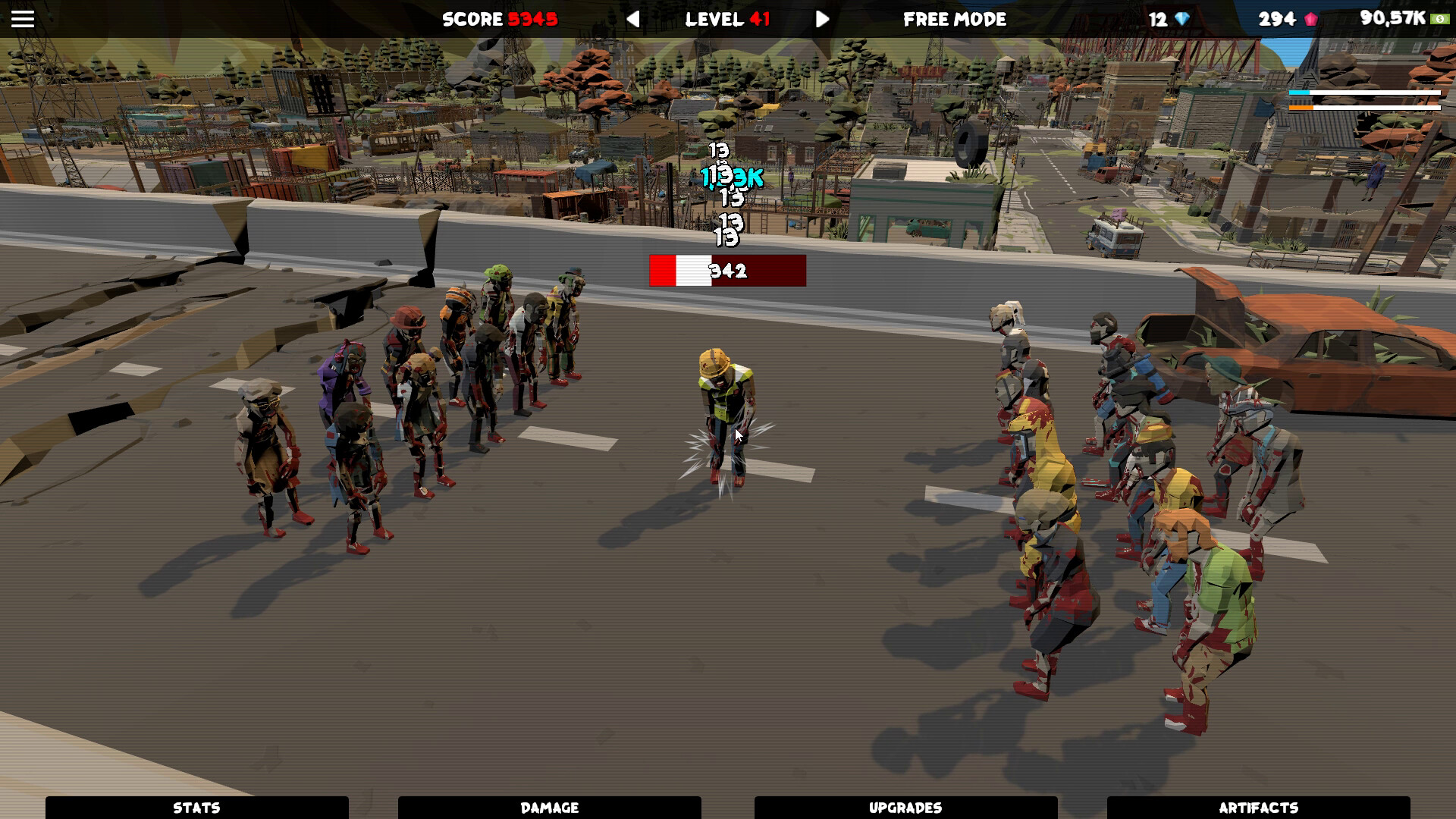Image resolution: width=1456 pixels, height=819 pixels.
Task: Open the hamburger menu
Action: (22, 19)
